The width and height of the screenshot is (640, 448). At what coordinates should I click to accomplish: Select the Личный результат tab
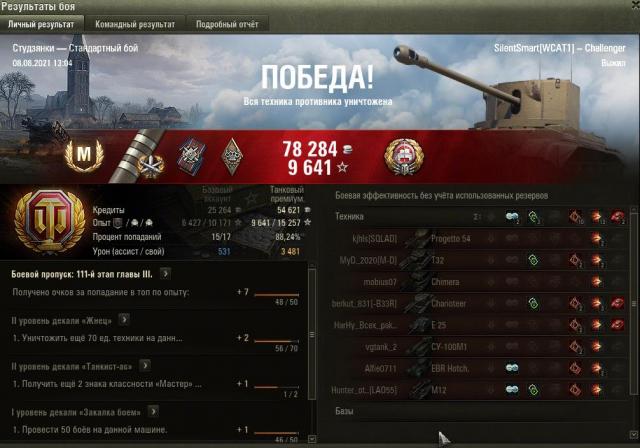(42, 23)
